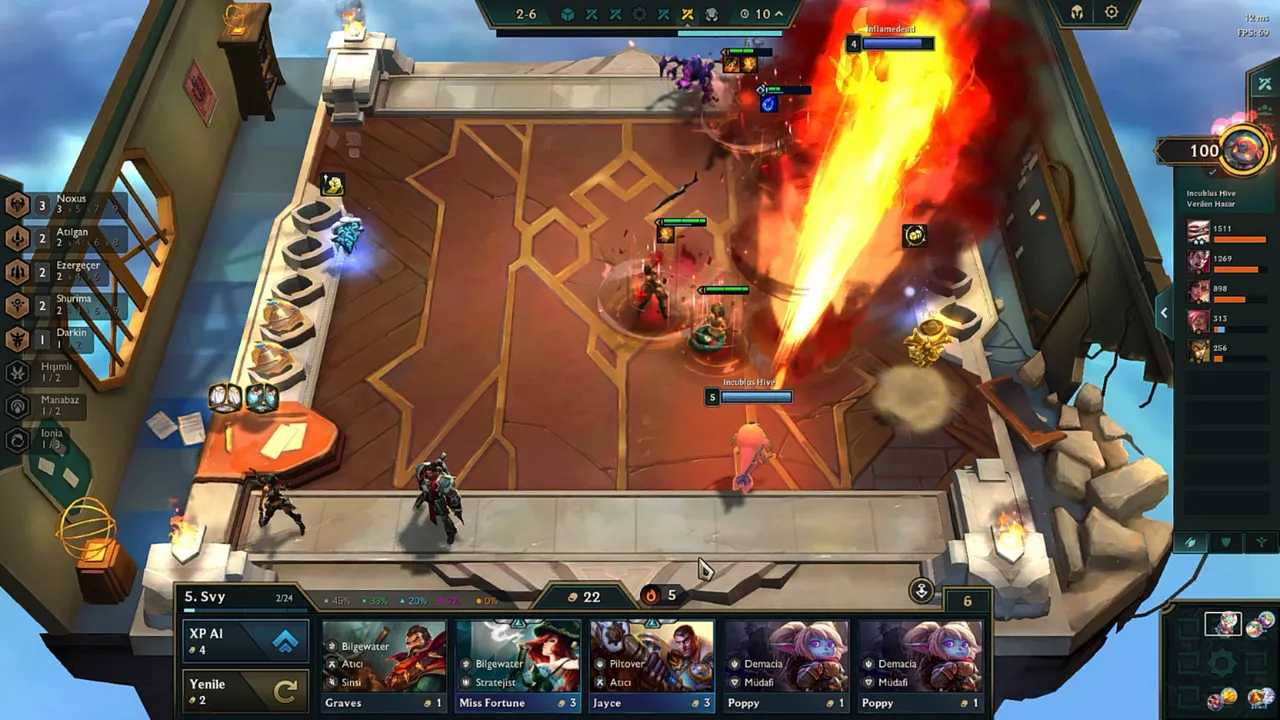Viewport: 1280px width, 720px height.
Task: Buy XP with the XP Al button
Action: coord(244,641)
